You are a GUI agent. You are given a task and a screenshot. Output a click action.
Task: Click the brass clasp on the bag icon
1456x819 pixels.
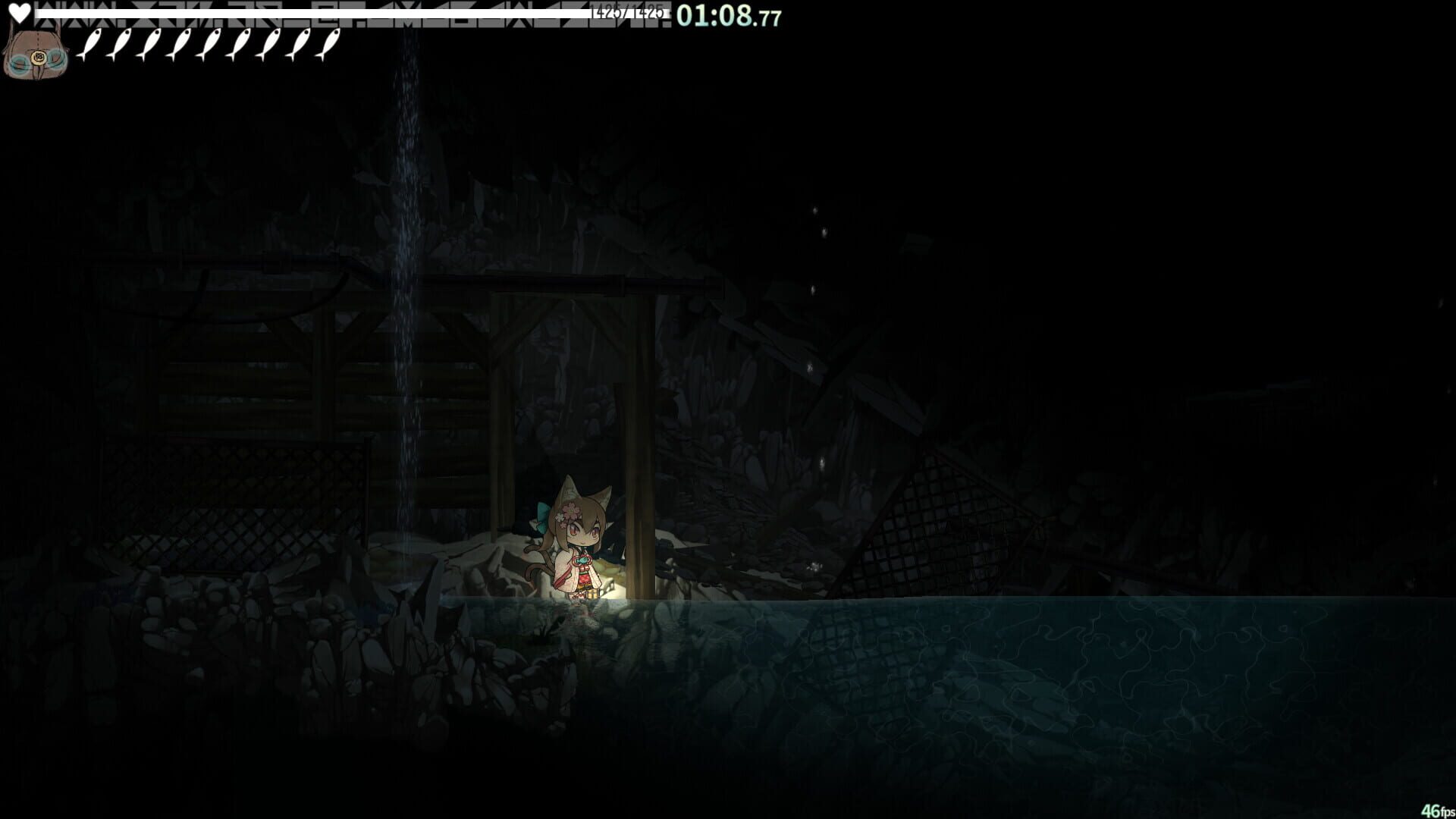pos(37,58)
